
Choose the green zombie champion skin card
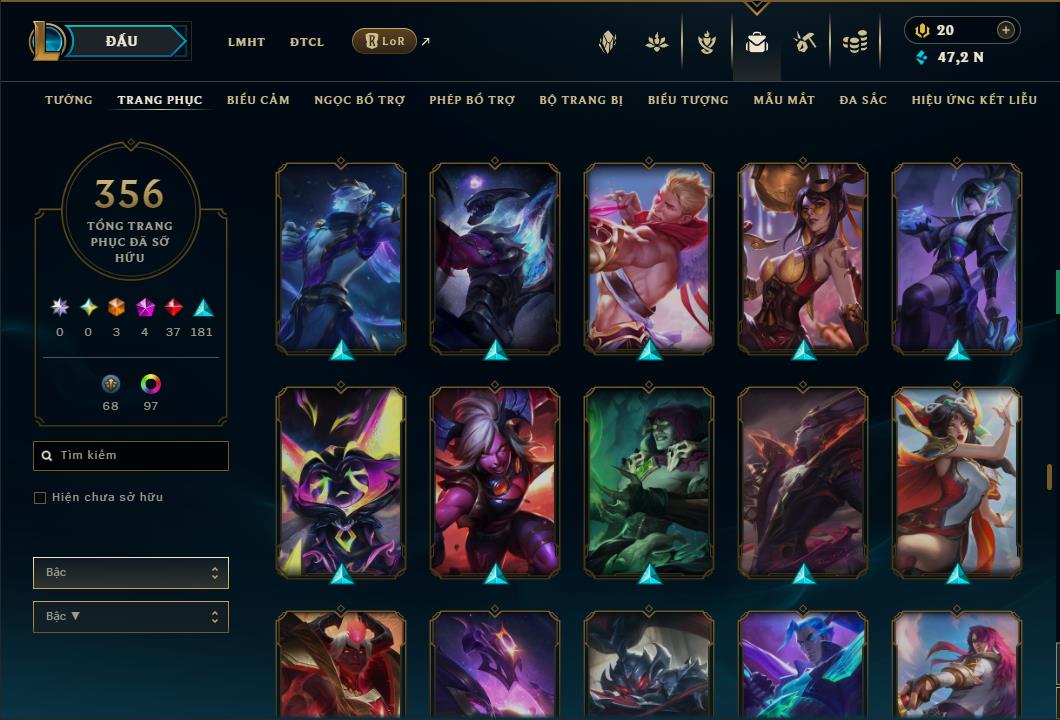(x=649, y=482)
